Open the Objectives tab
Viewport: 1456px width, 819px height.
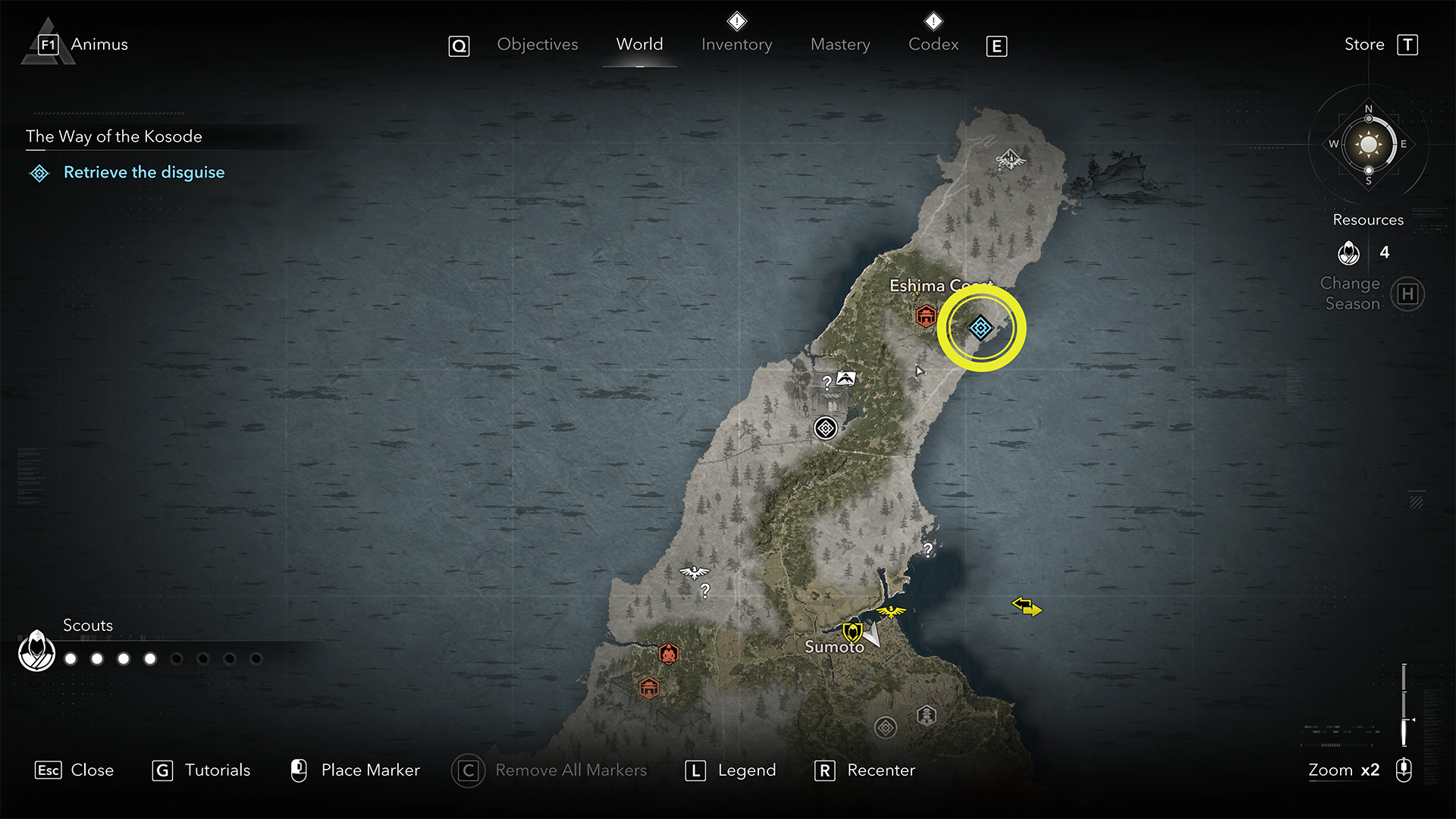pyautogui.click(x=537, y=45)
